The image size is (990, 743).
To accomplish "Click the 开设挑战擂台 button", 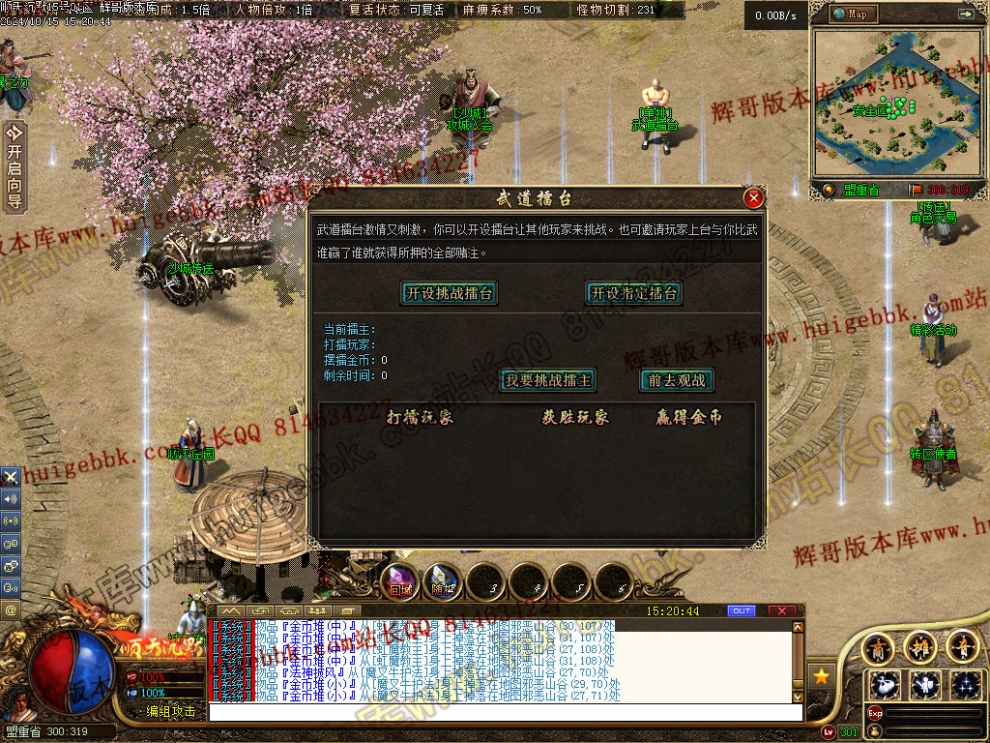I will [449, 293].
